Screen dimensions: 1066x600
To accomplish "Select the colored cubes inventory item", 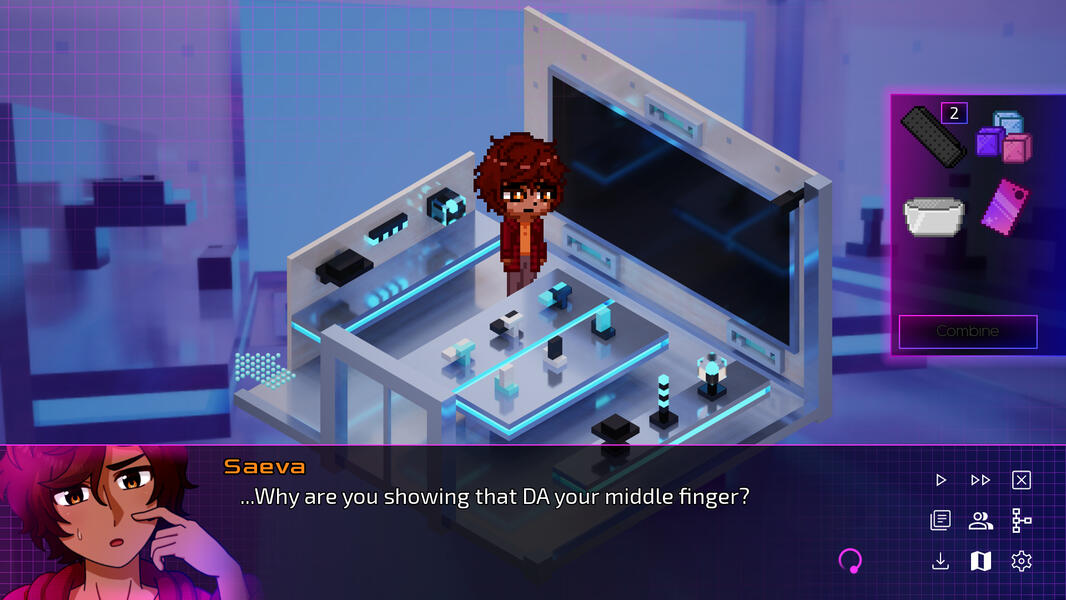I will click(1003, 138).
